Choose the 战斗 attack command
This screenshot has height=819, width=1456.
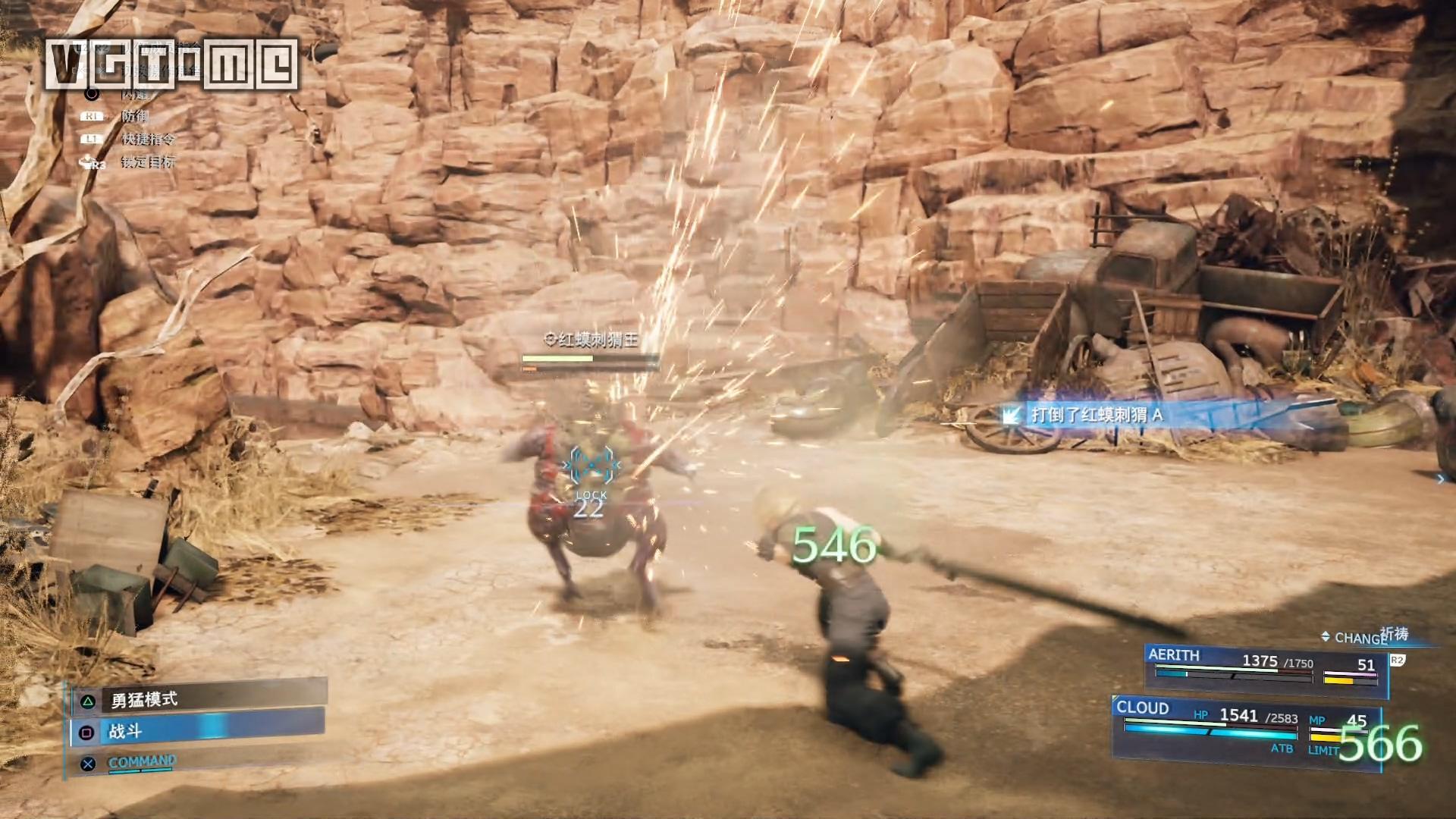199,731
